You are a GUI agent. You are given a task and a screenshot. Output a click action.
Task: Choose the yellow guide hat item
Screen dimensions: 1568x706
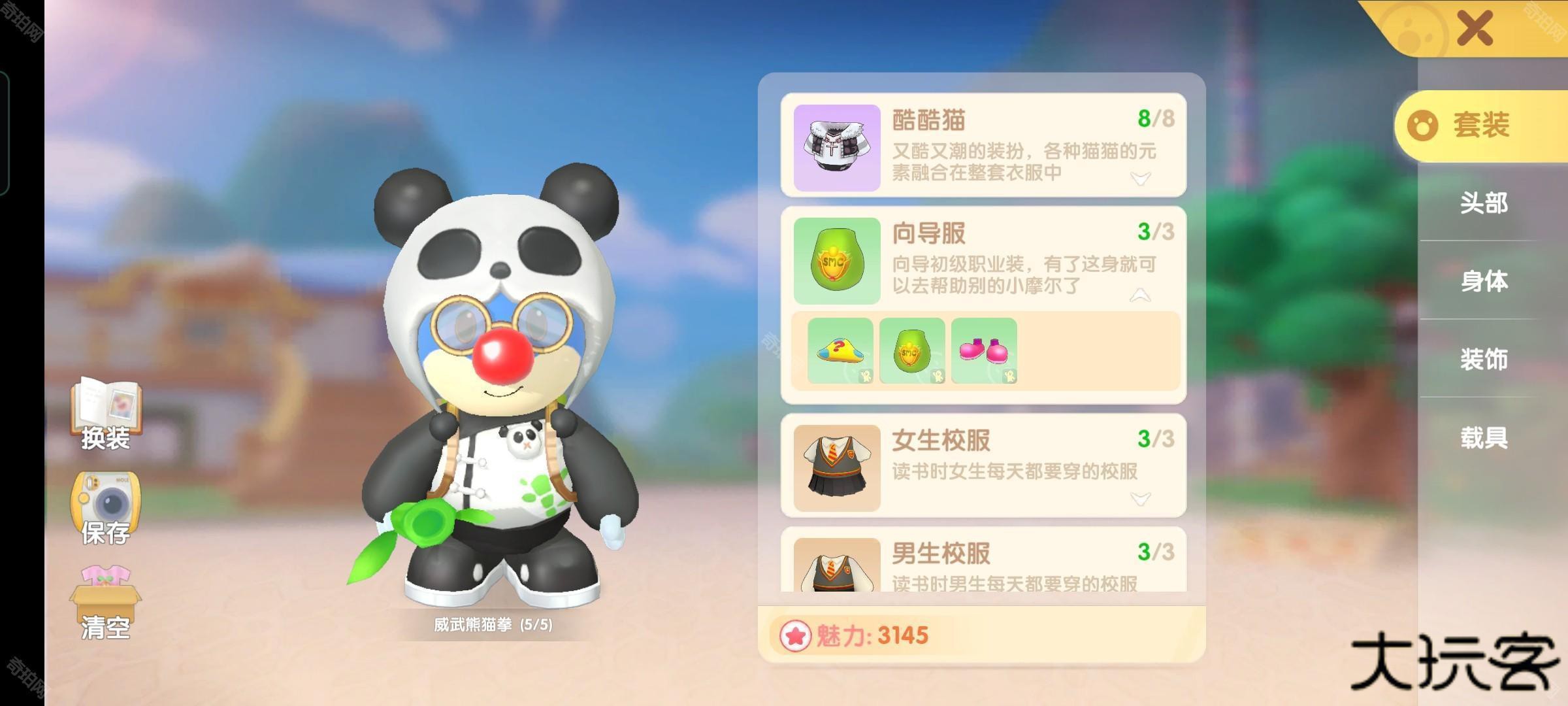(x=840, y=351)
